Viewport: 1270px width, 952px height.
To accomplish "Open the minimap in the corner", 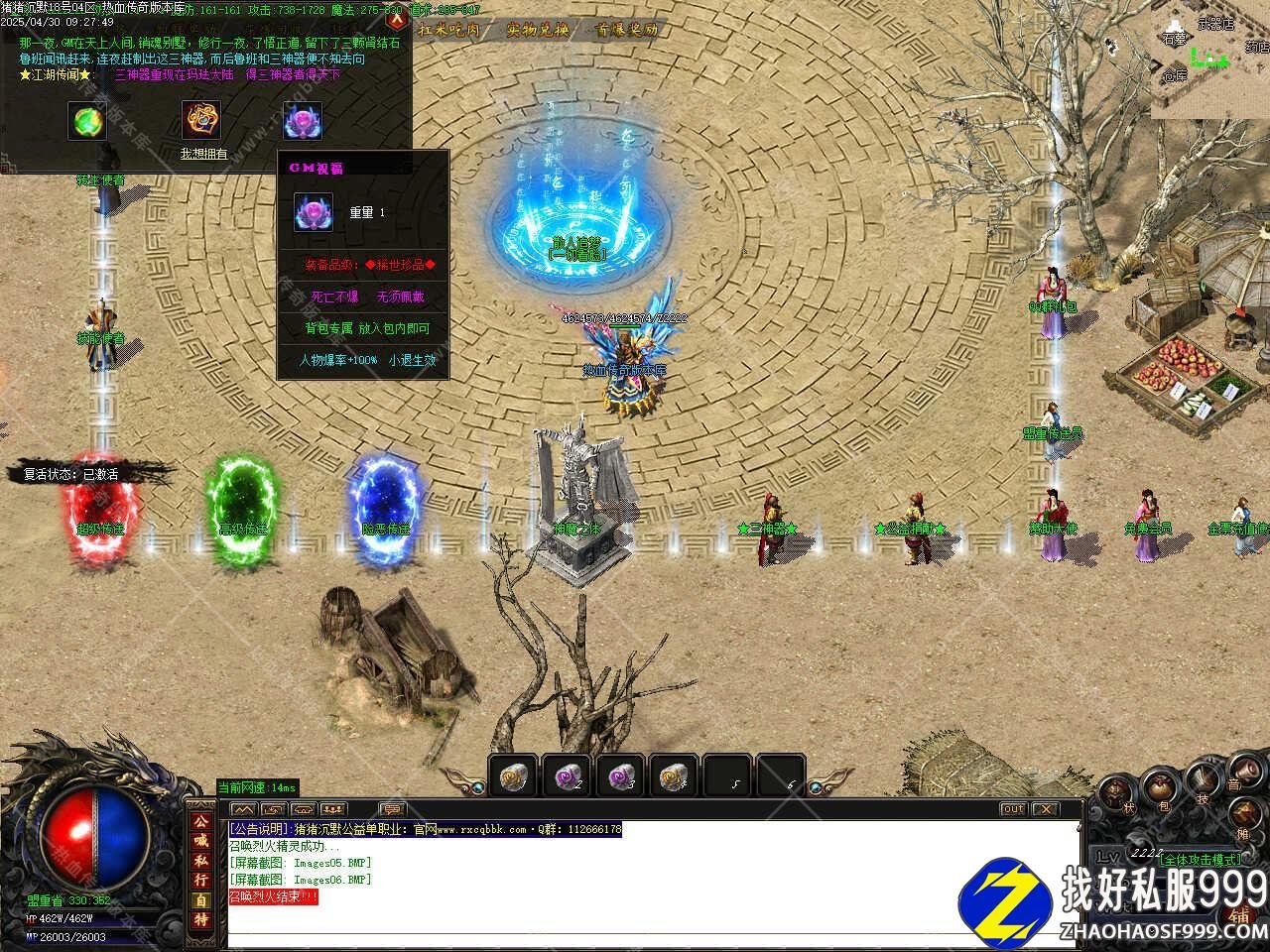I will [1210, 59].
